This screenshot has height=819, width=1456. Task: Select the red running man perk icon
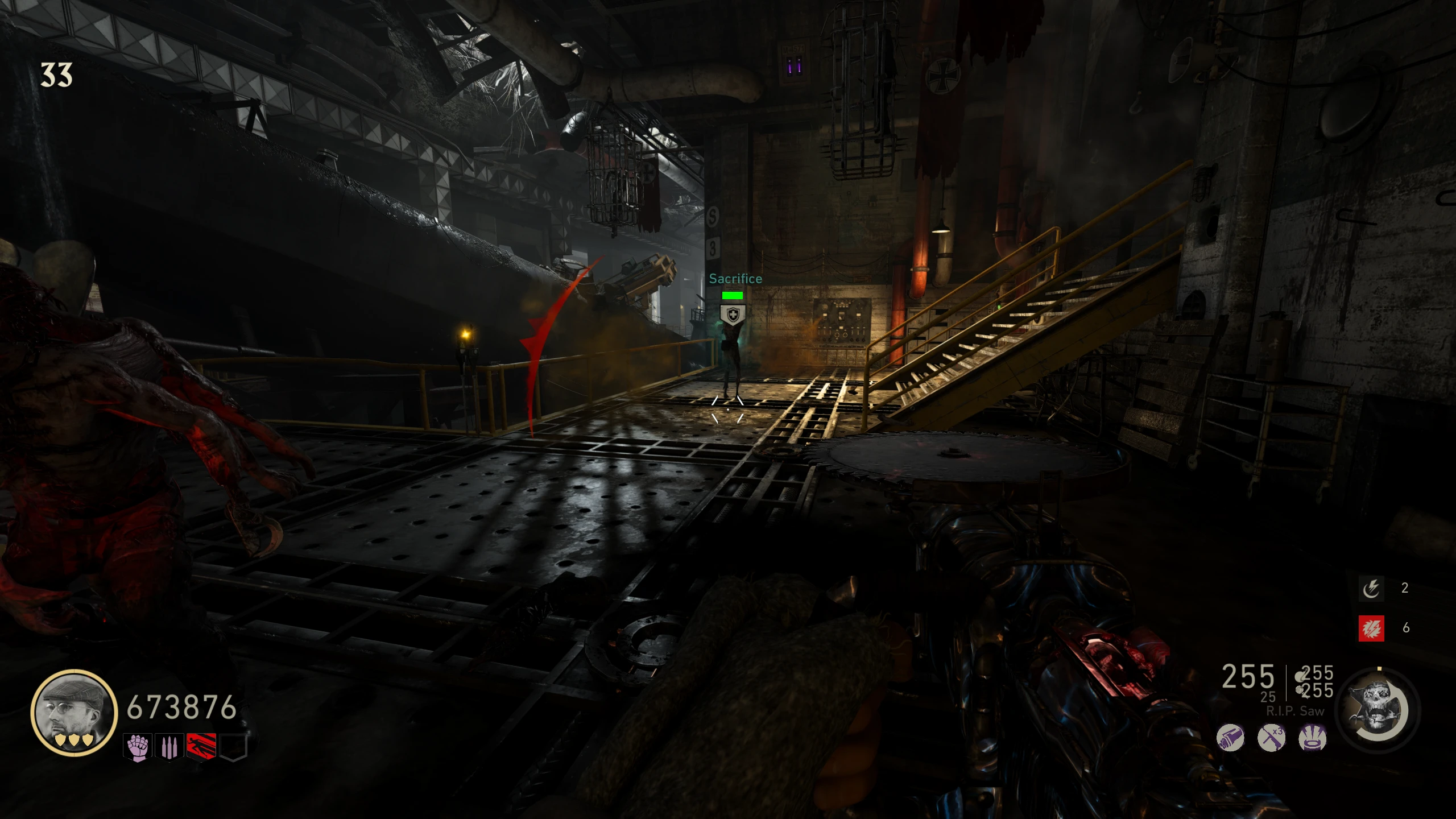pos(201,747)
